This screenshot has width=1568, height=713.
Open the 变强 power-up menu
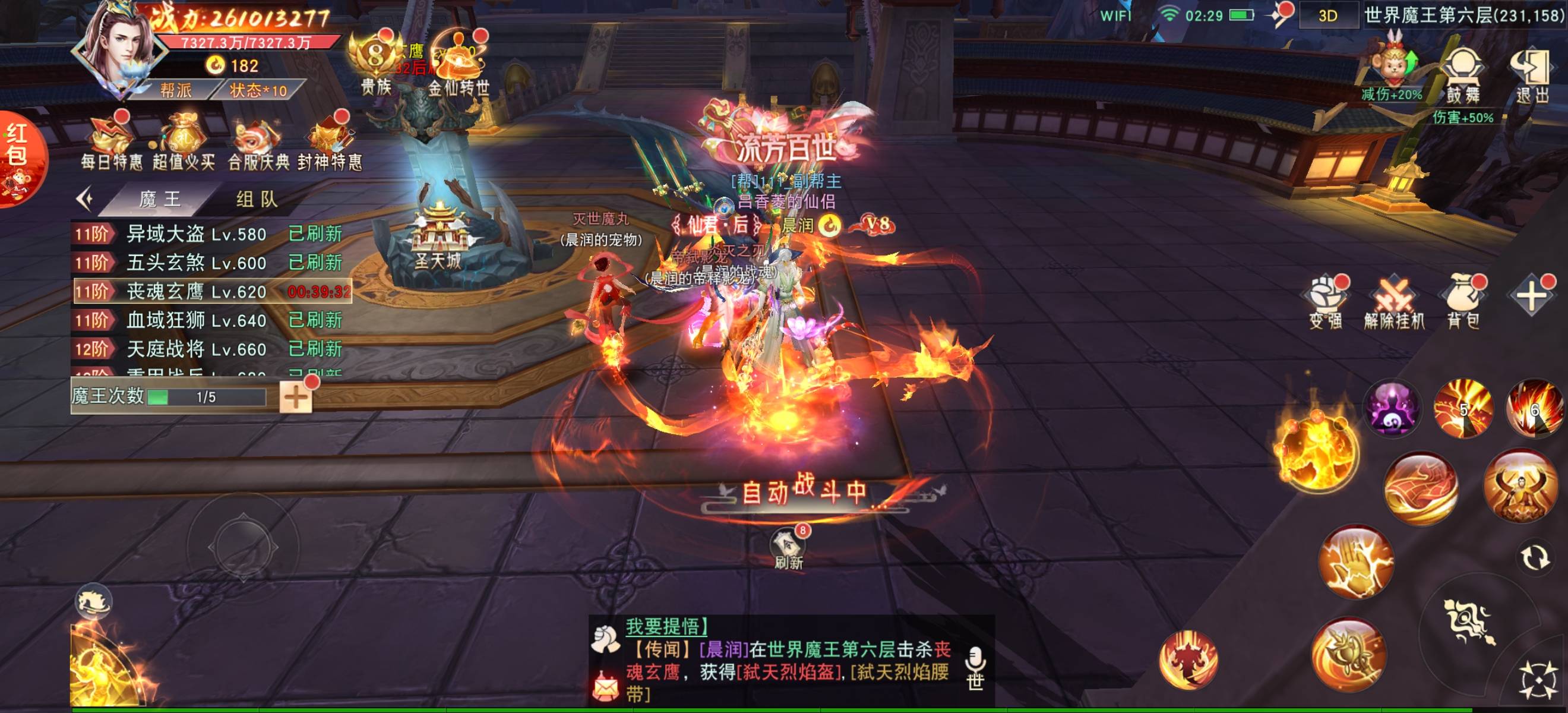pos(1326,302)
